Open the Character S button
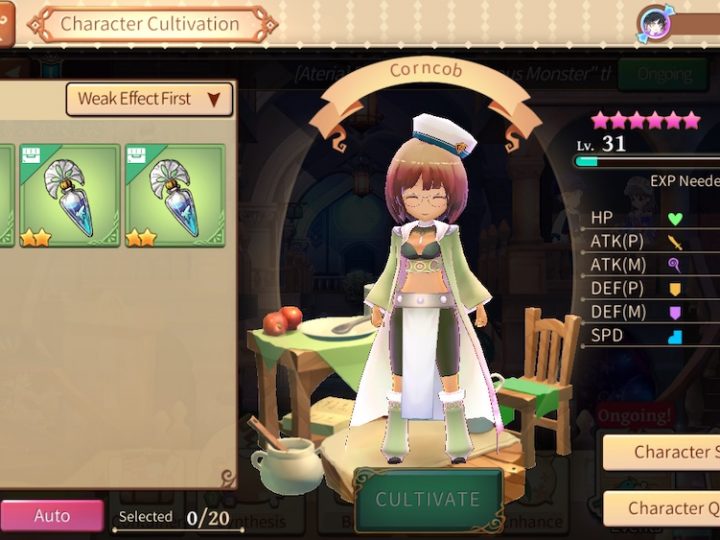 pos(661,452)
